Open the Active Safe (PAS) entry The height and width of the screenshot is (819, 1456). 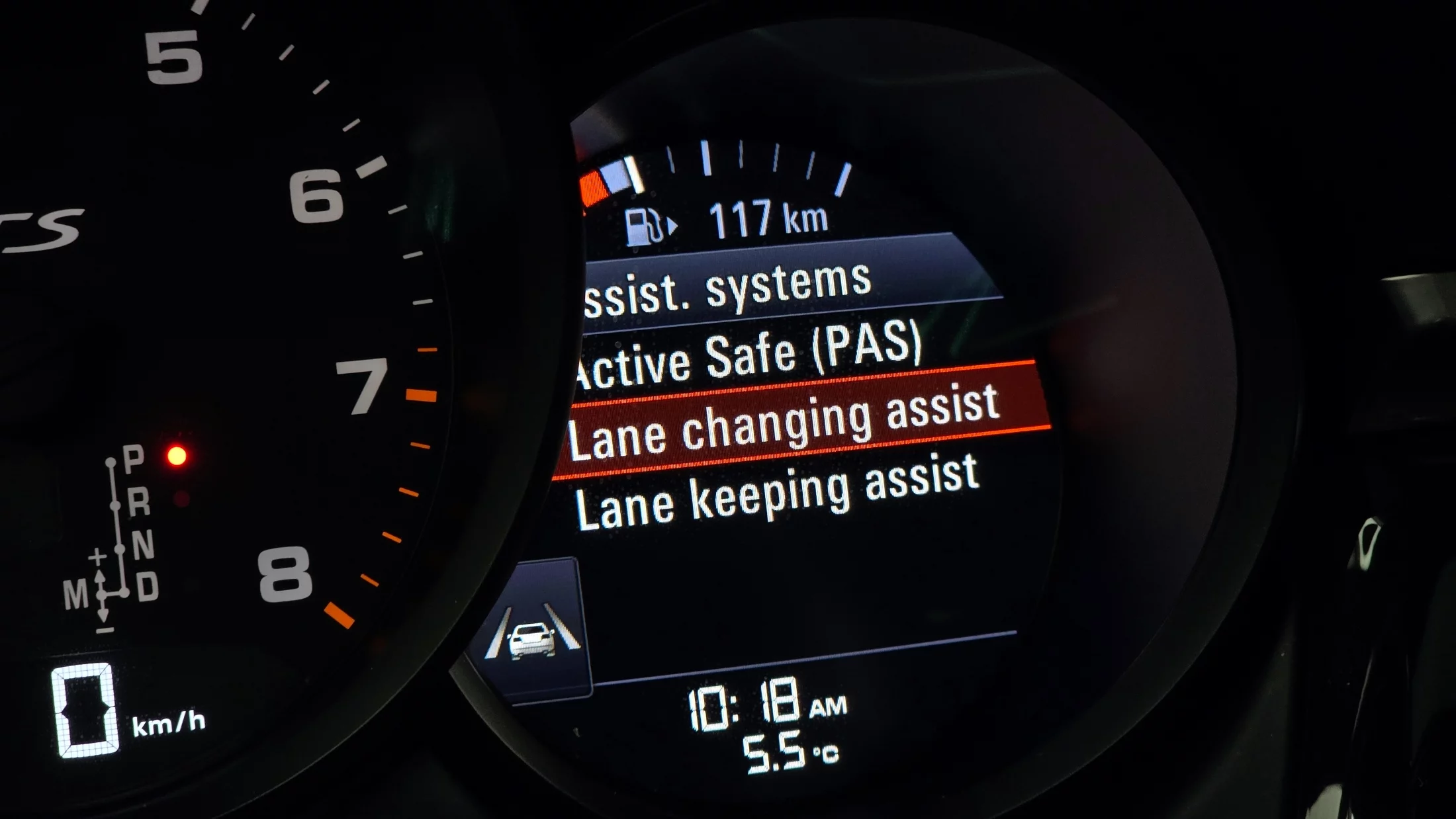coord(748,357)
